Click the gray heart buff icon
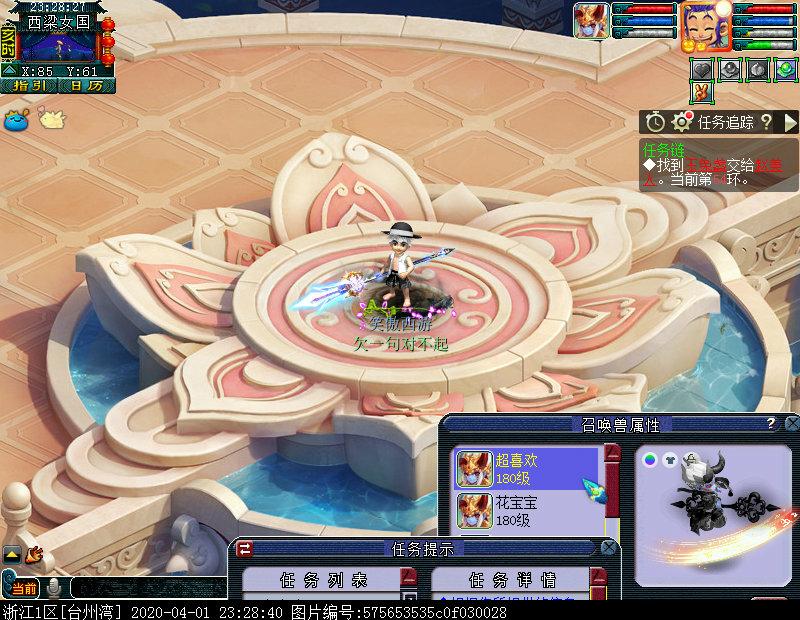 [x=703, y=69]
